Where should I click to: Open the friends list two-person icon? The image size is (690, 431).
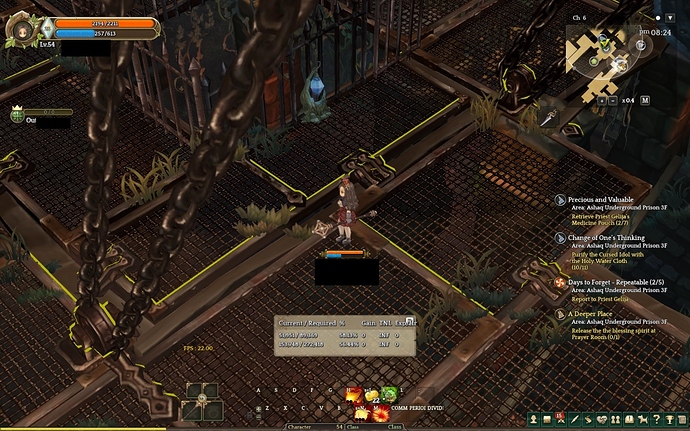click(616, 418)
